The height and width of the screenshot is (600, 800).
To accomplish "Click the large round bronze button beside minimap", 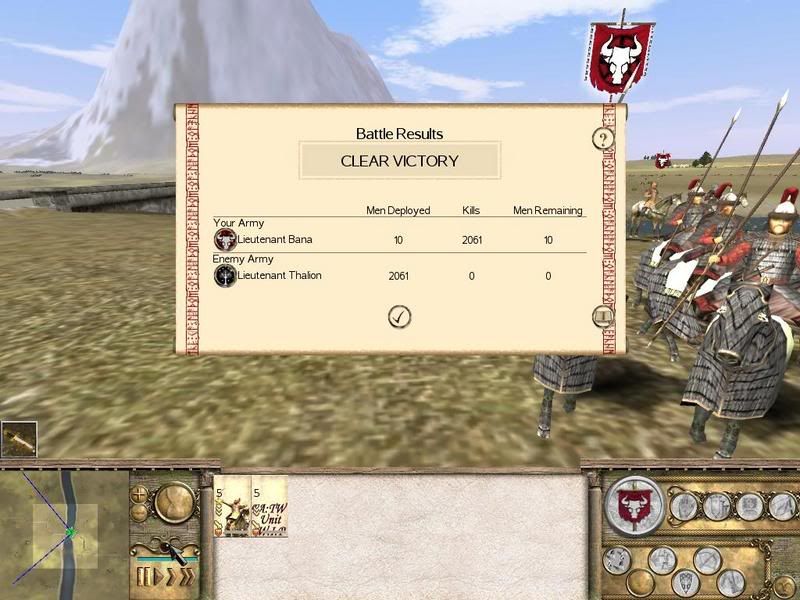I will (173, 501).
